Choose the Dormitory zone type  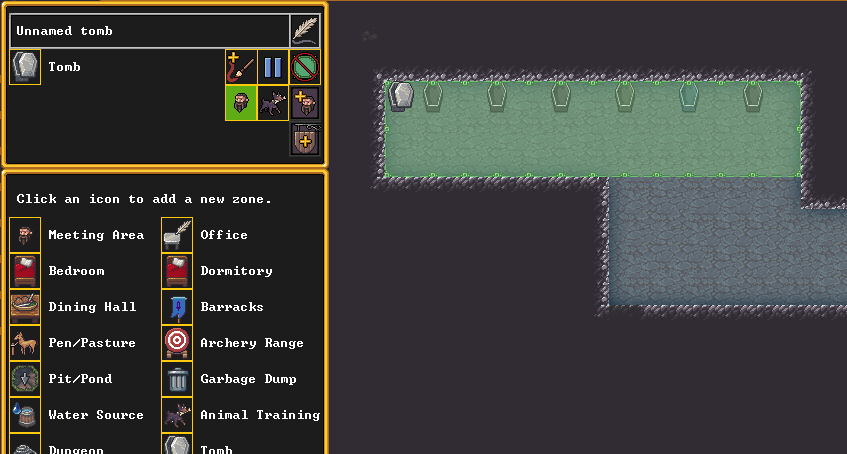pos(177,271)
